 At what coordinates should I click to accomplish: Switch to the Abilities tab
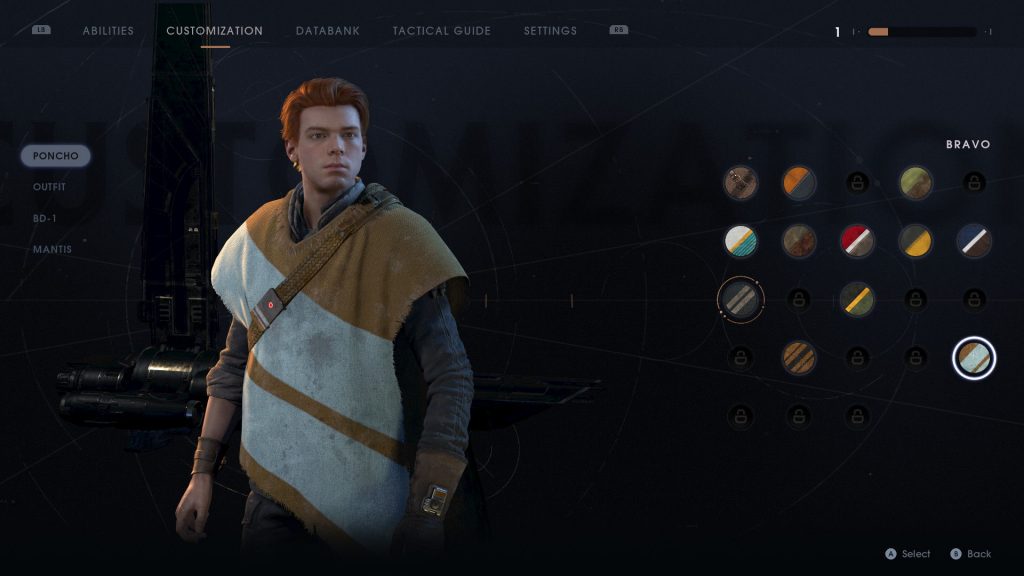[x=108, y=31]
